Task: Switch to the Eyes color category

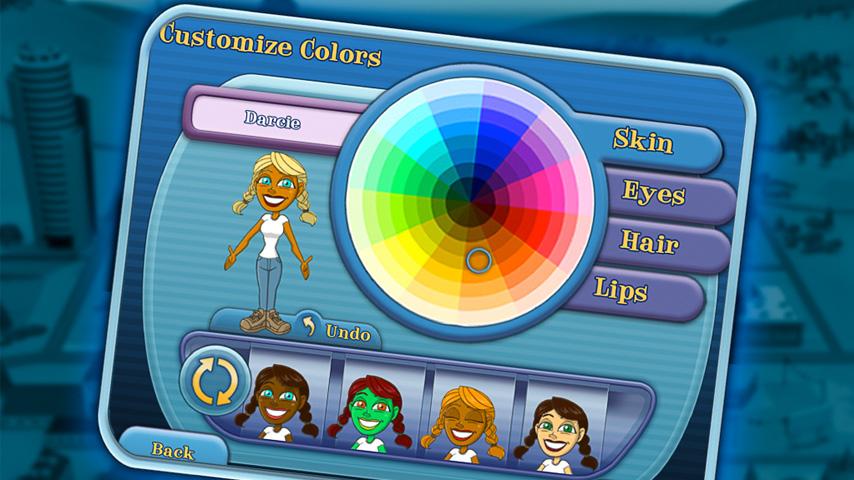Action: click(654, 193)
